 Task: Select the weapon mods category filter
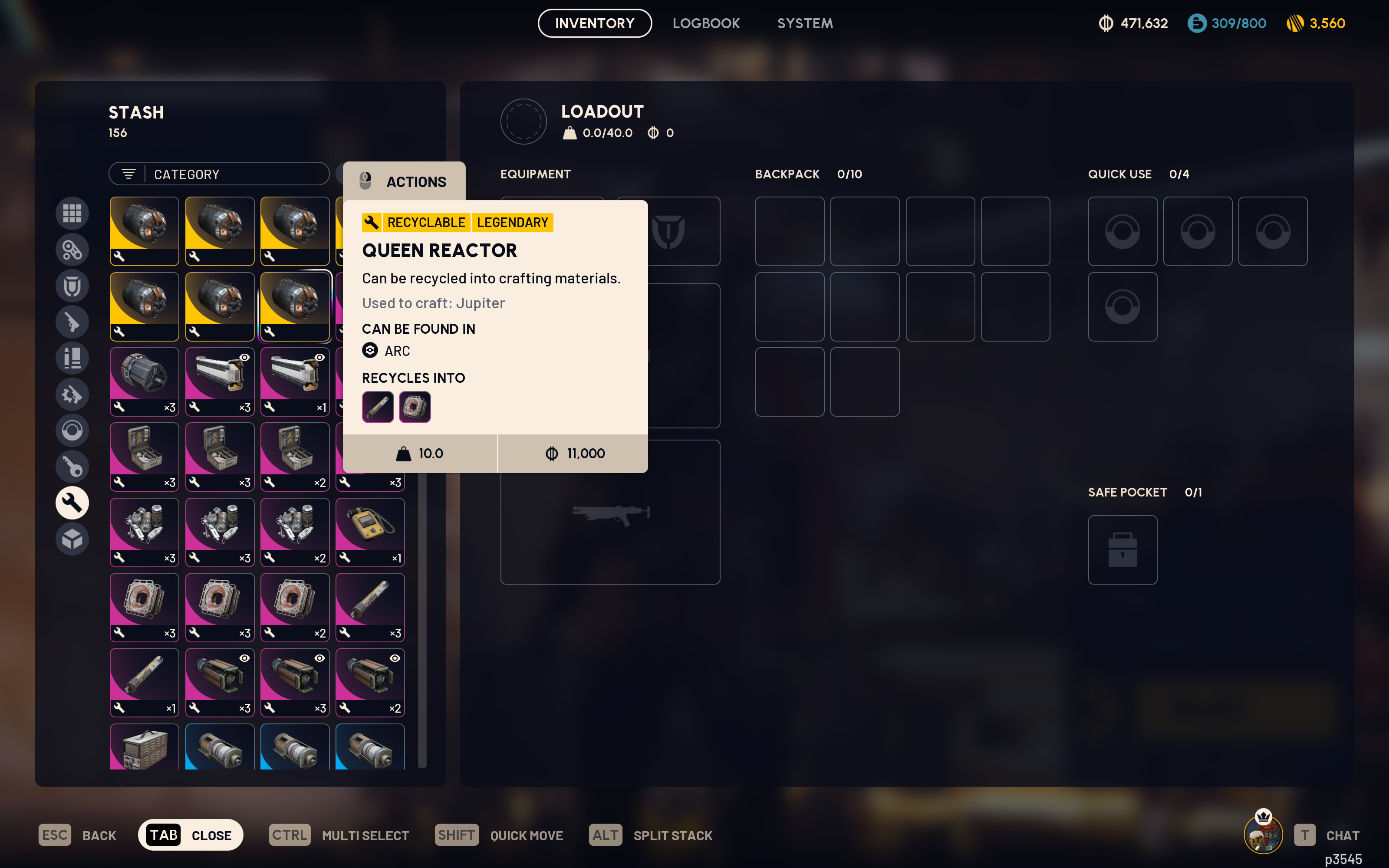pos(72,395)
